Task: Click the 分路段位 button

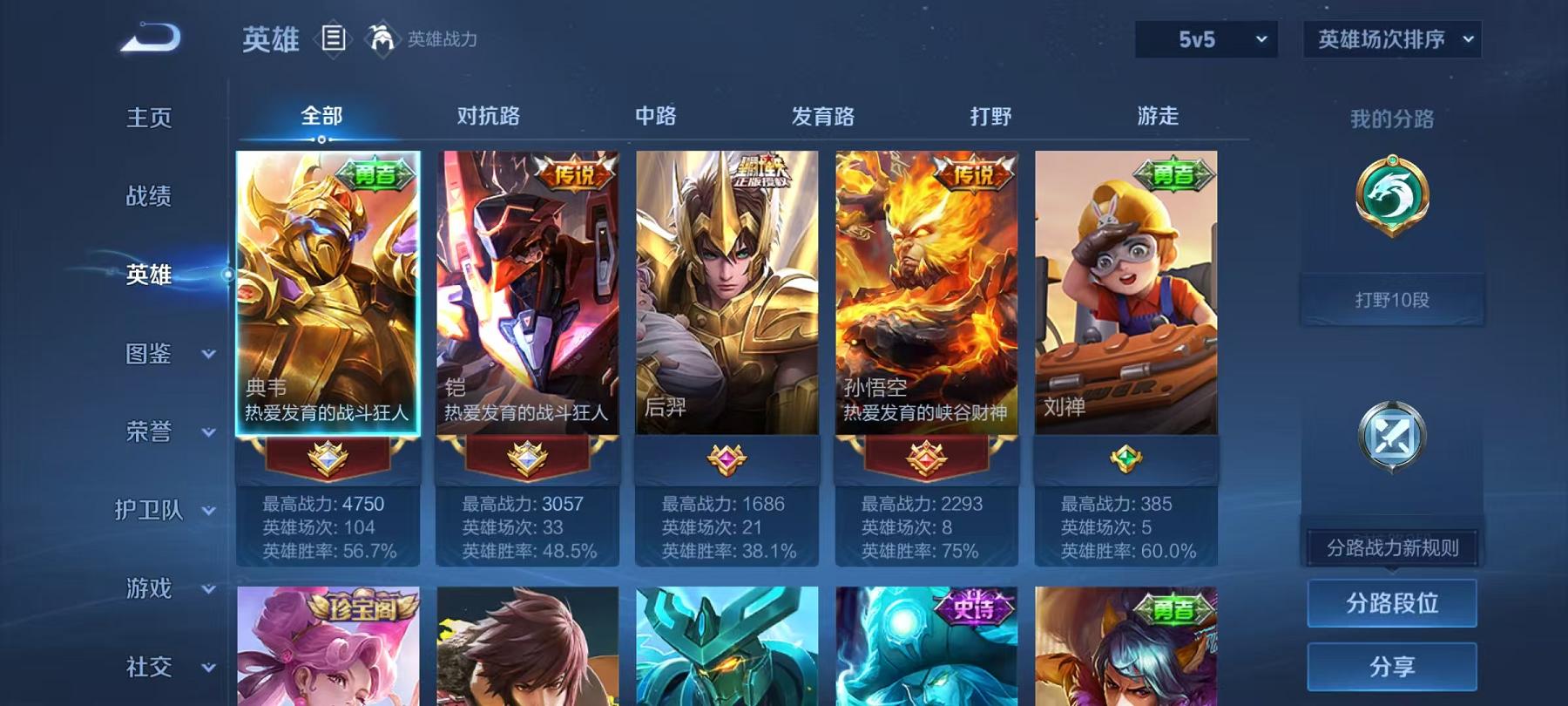Action: [1392, 602]
